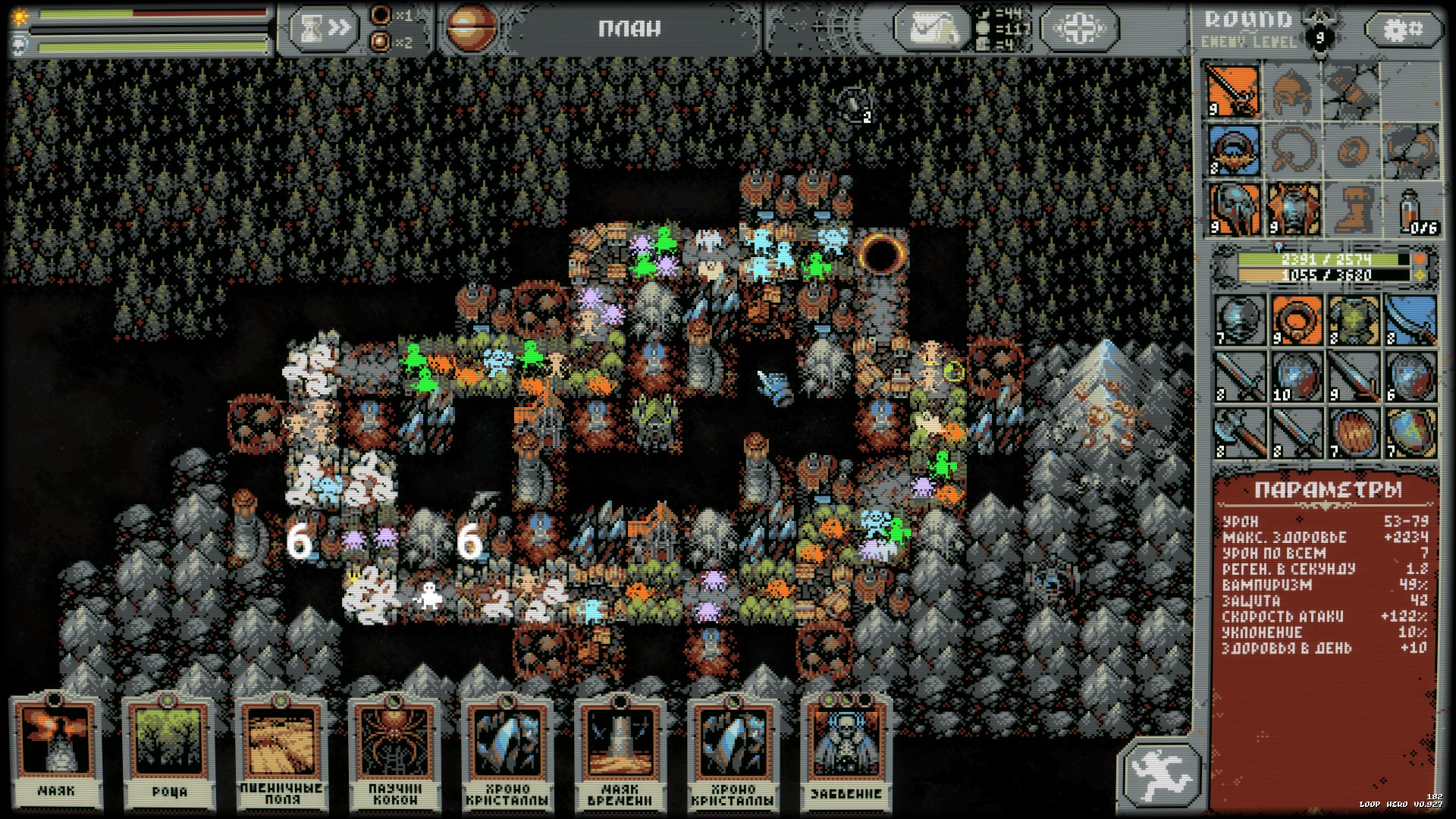Choose the level 10 shield in inventory
Screen dimensions: 1456x819
(x=1297, y=377)
